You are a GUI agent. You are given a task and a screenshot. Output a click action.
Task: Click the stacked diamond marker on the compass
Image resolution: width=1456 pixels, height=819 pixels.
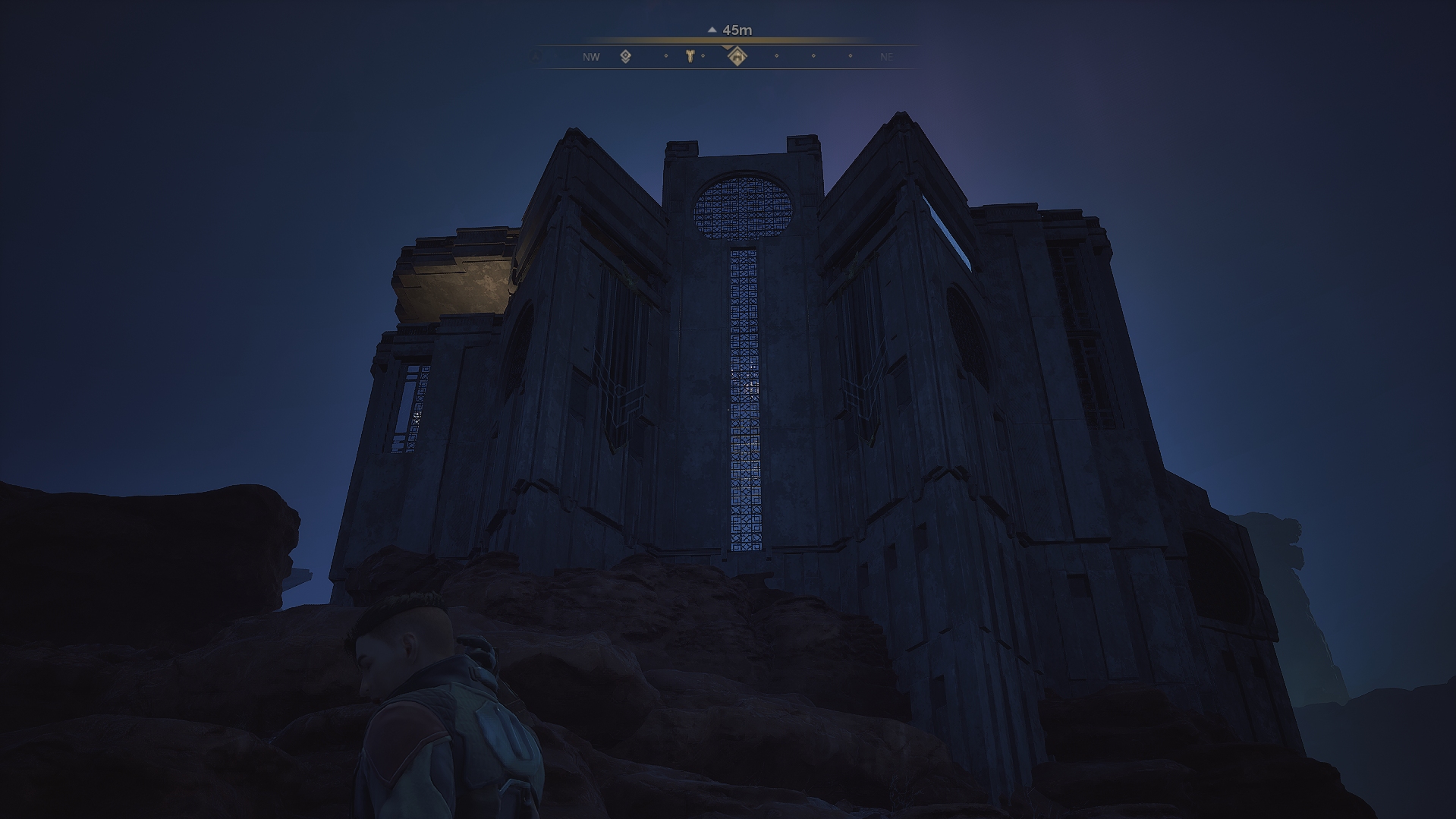[x=626, y=56]
